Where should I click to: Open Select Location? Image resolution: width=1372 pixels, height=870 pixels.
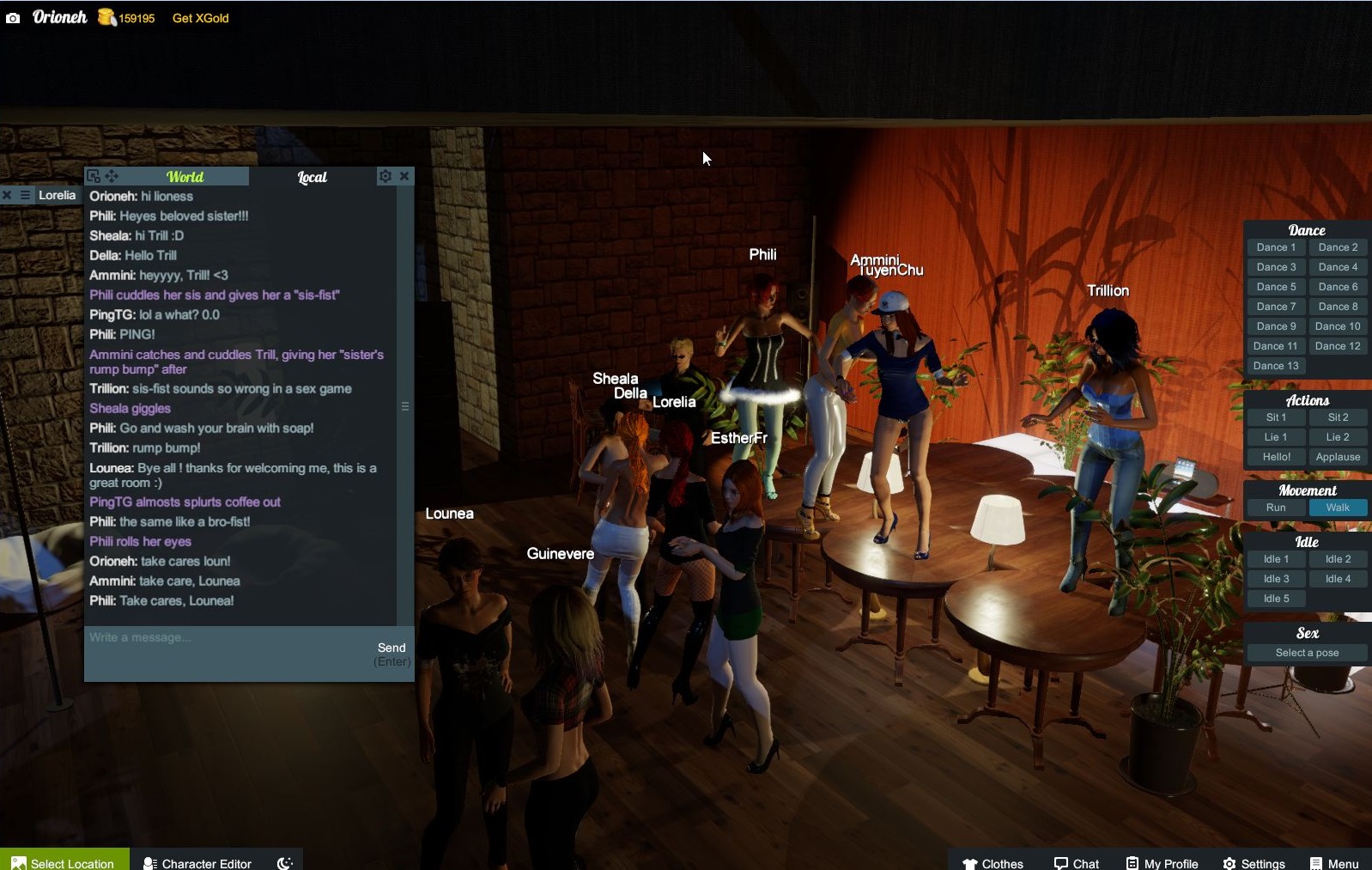tap(64, 862)
